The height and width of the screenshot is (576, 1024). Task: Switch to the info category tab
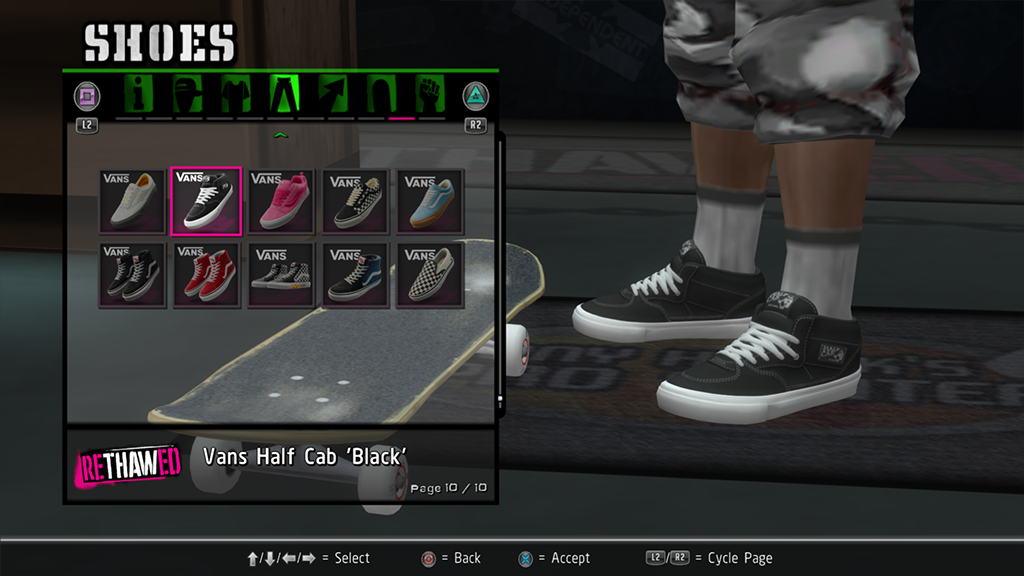point(139,95)
